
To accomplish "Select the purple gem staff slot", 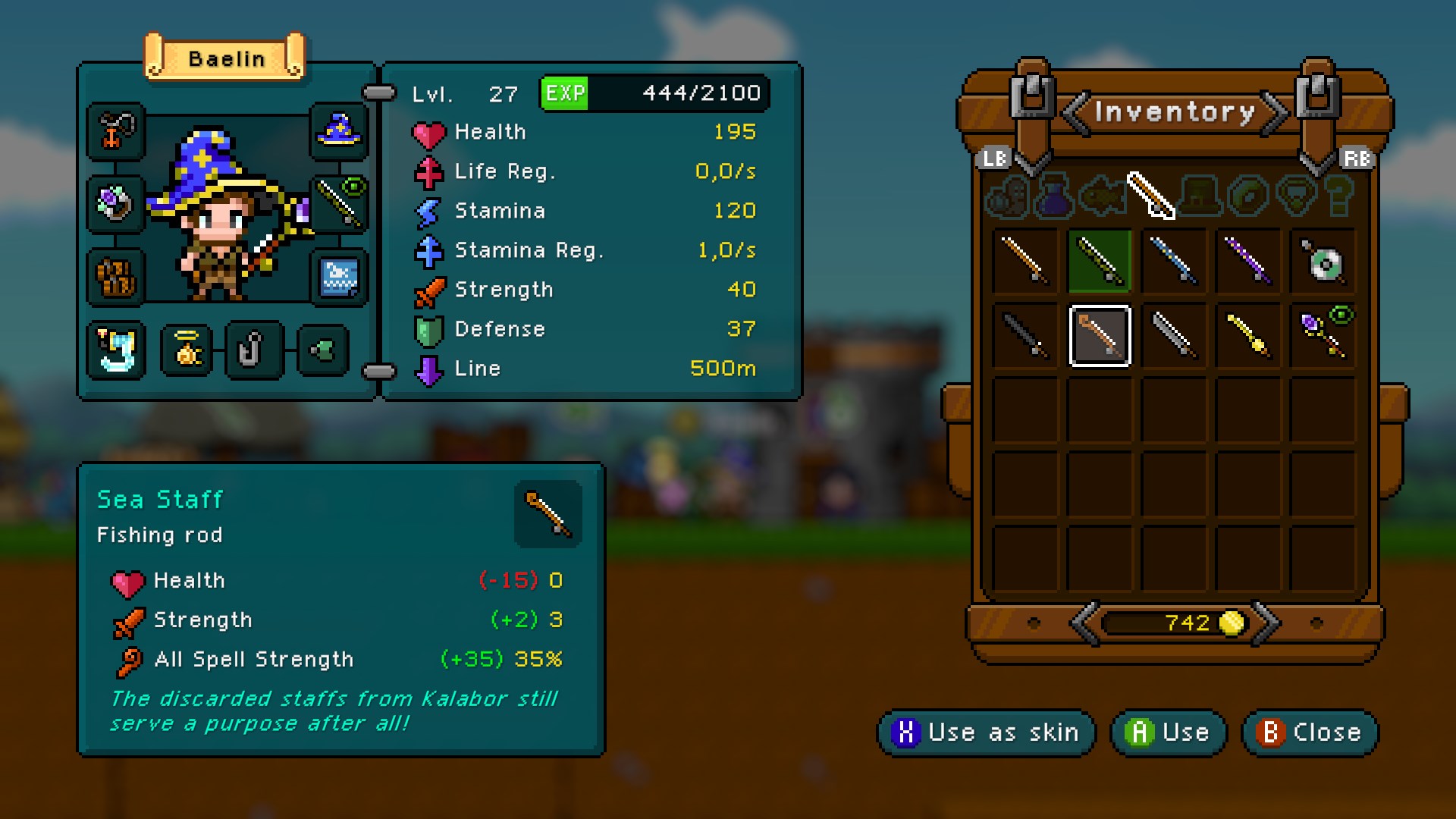I will pos(1322,336).
